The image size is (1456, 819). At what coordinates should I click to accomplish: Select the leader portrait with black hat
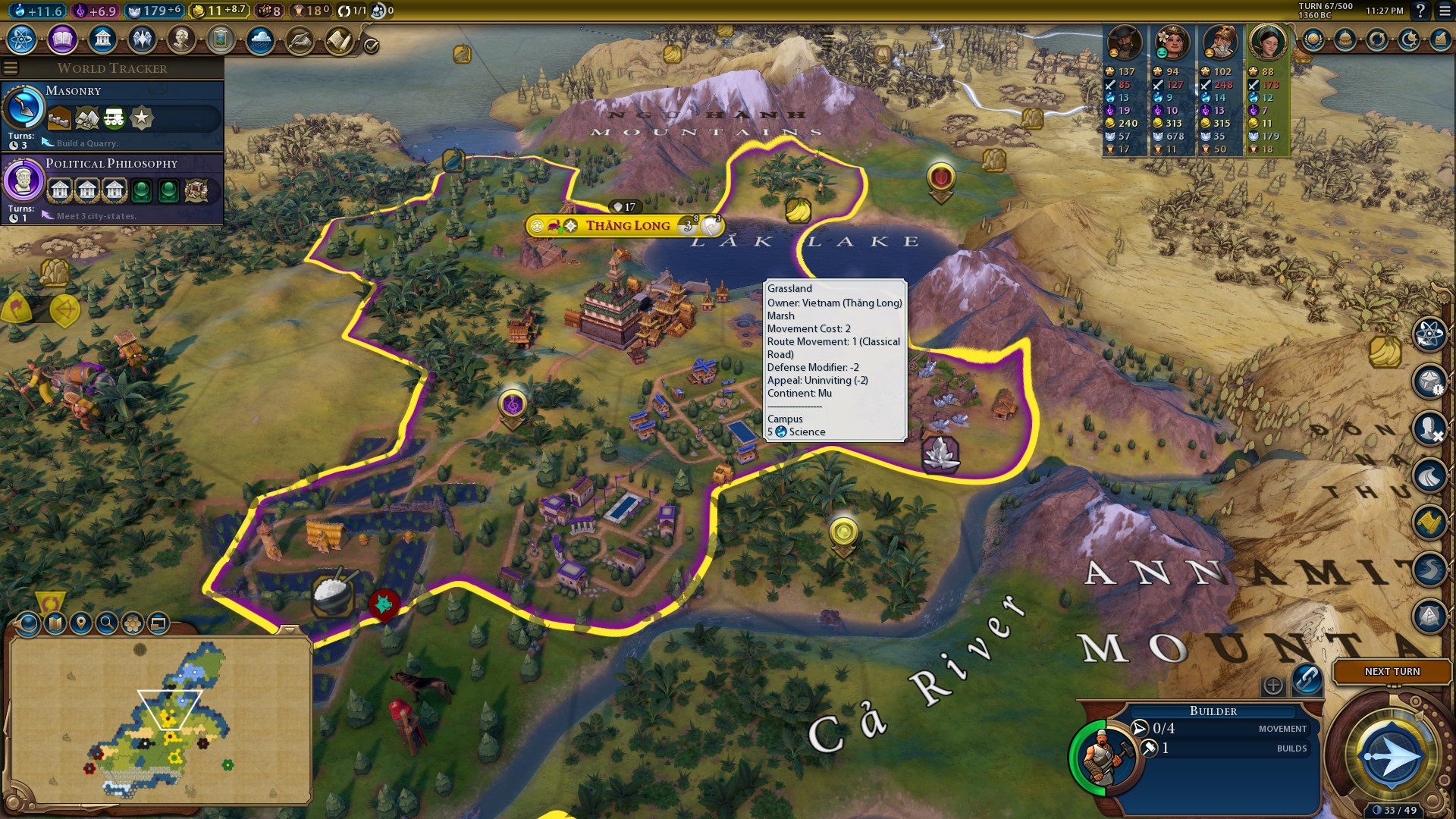click(1124, 42)
